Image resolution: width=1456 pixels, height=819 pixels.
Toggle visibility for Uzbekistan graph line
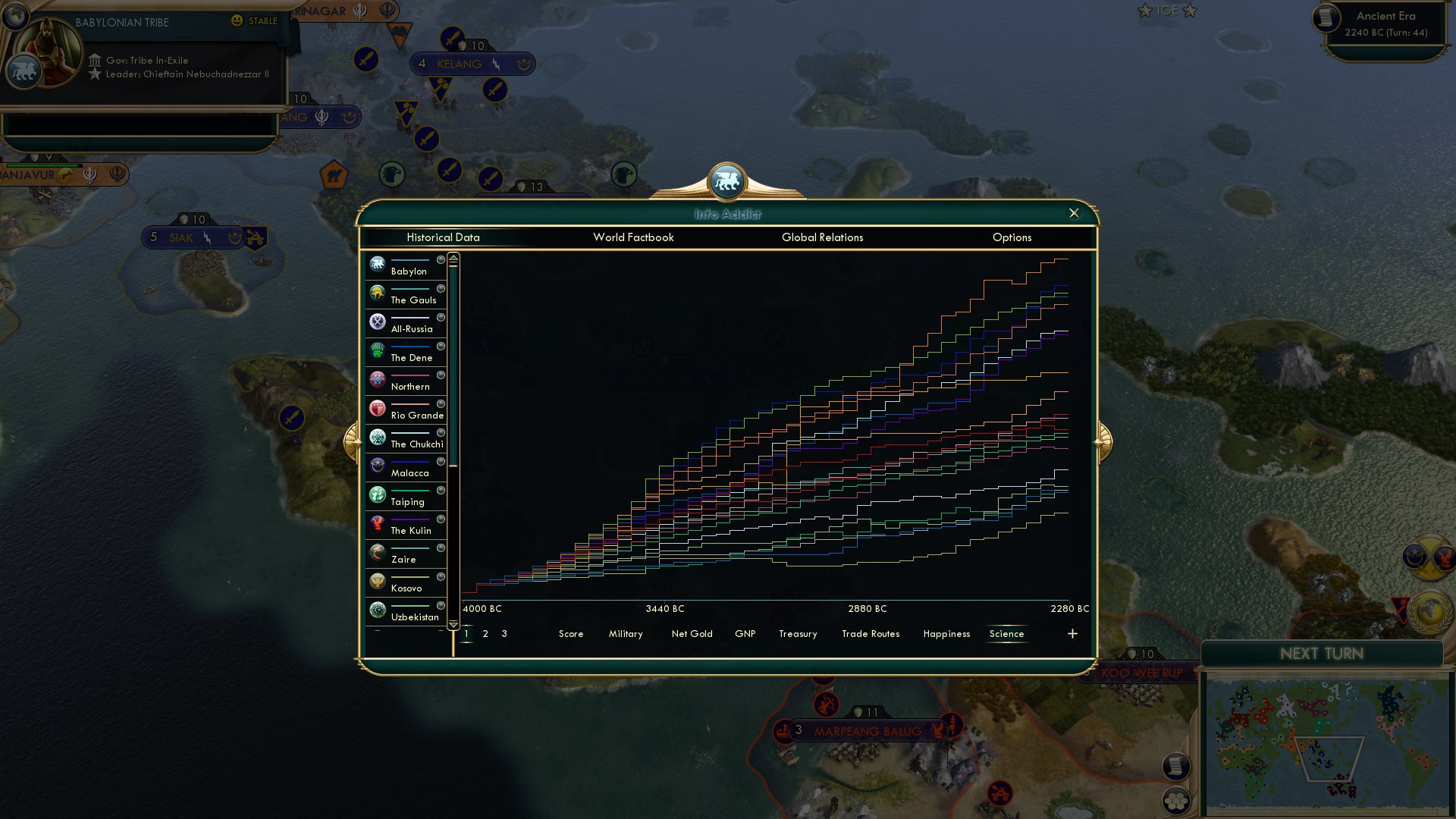442,606
